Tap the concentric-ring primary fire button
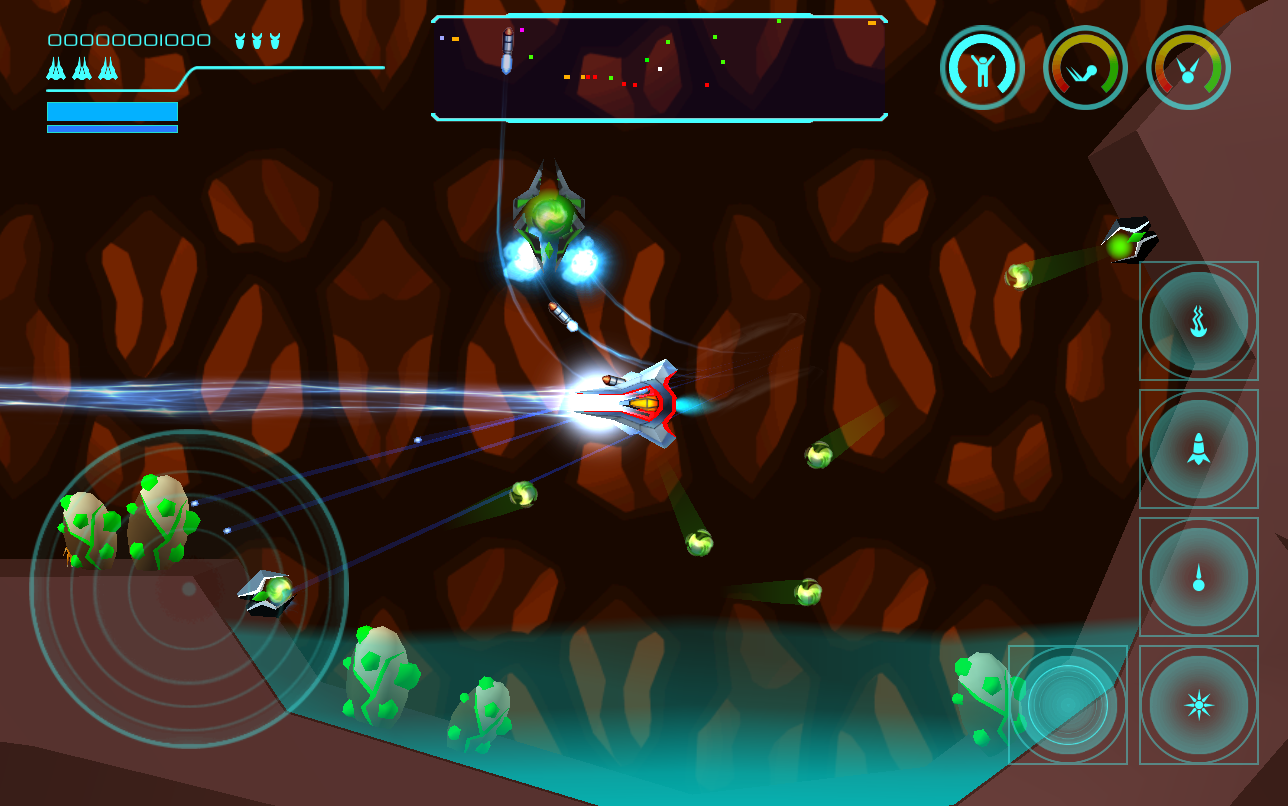Image resolution: width=1288 pixels, height=806 pixels. 1067,704
